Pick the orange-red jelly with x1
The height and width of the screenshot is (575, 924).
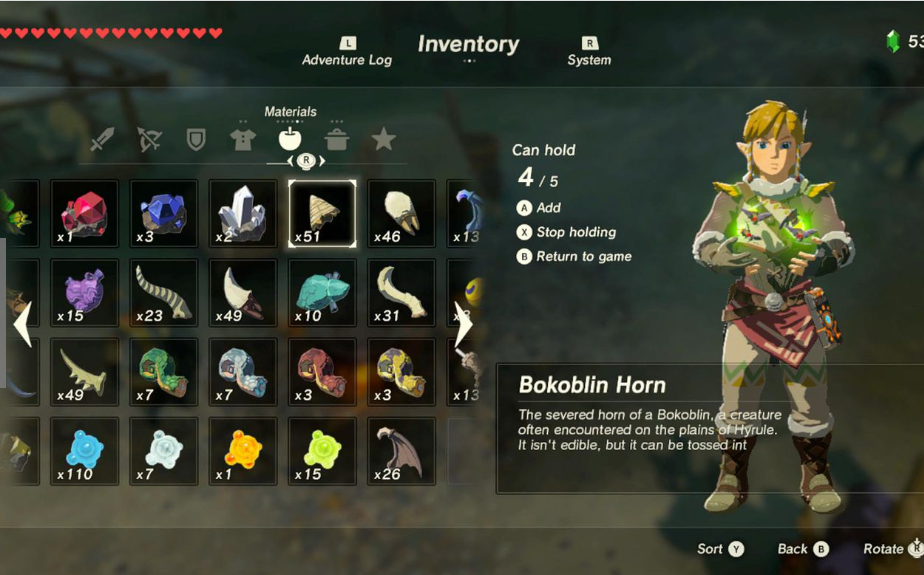coord(243,450)
